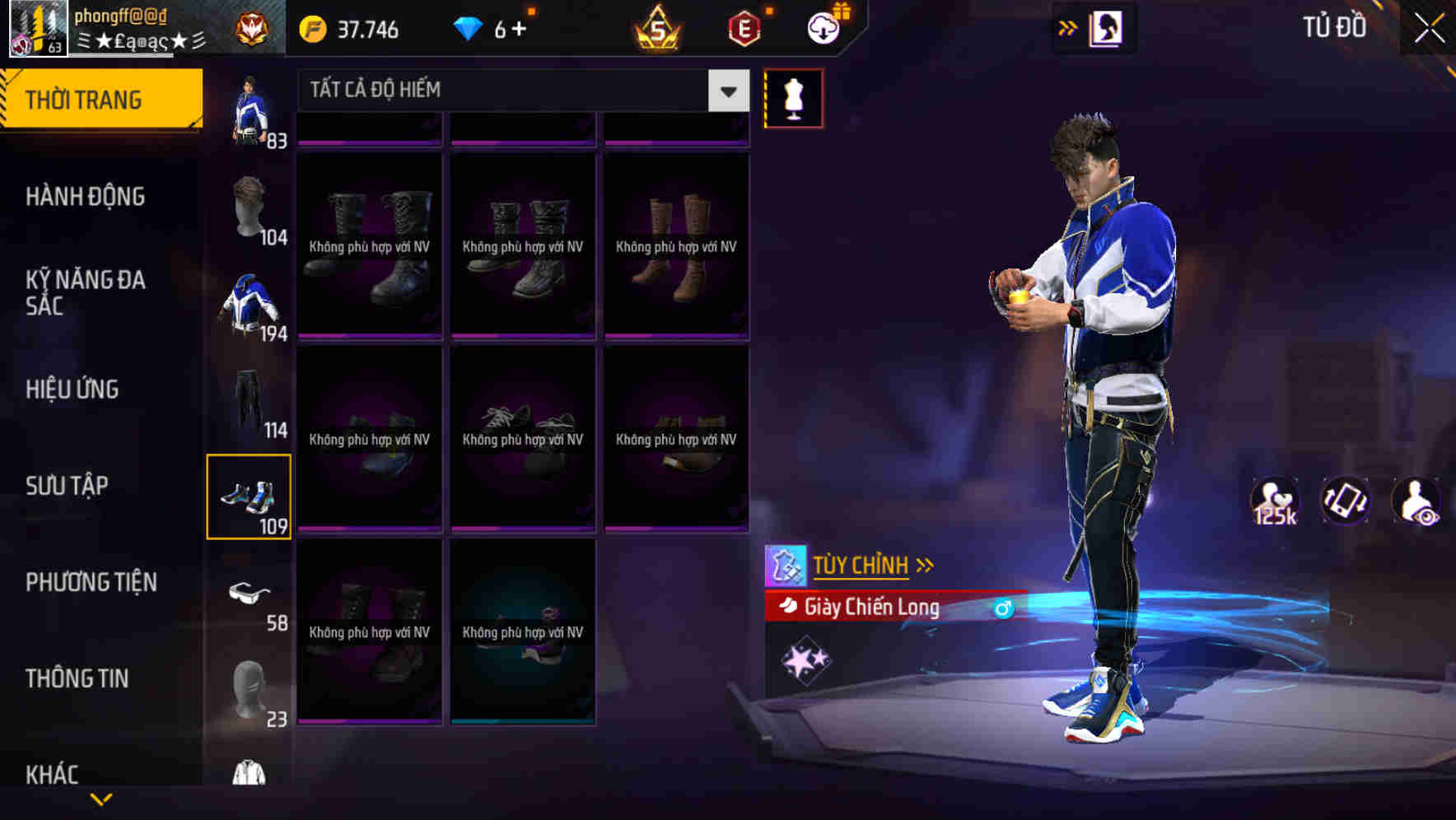Screen dimensions: 1456x820
Task: Open the gold level 5 badge icon
Action: tap(658, 30)
